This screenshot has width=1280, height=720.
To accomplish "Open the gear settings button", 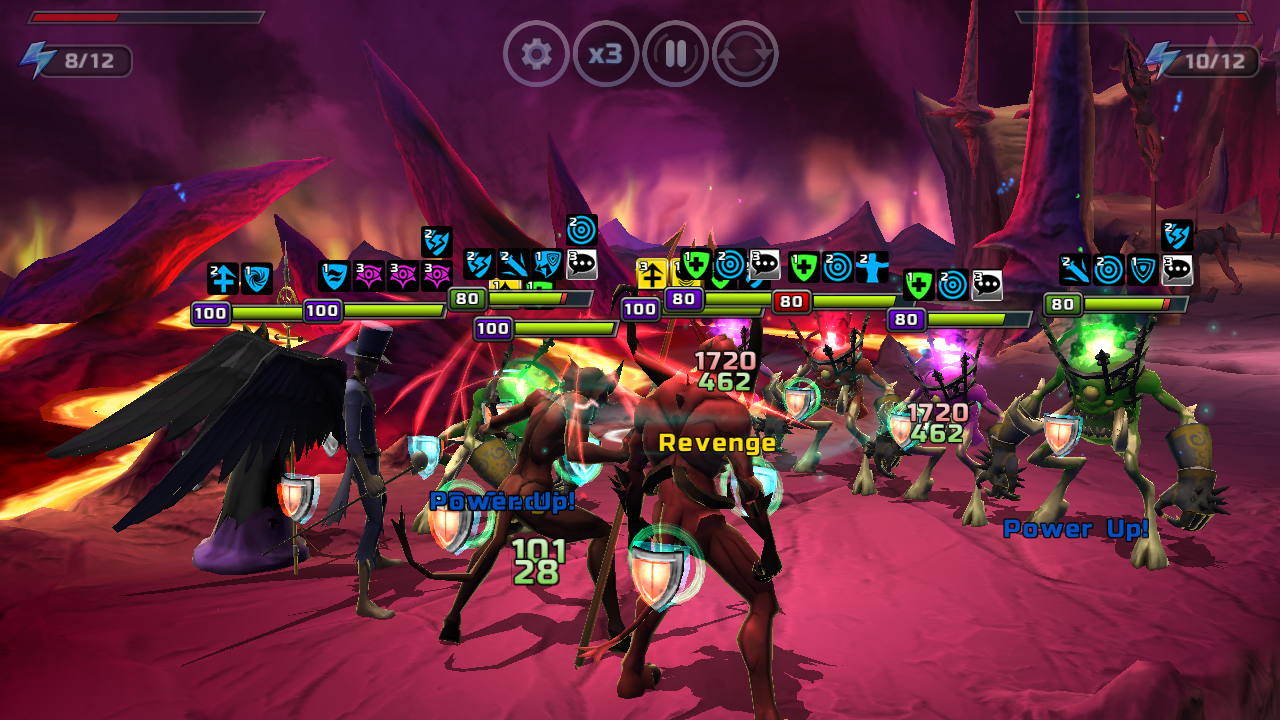I will (x=537, y=53).
